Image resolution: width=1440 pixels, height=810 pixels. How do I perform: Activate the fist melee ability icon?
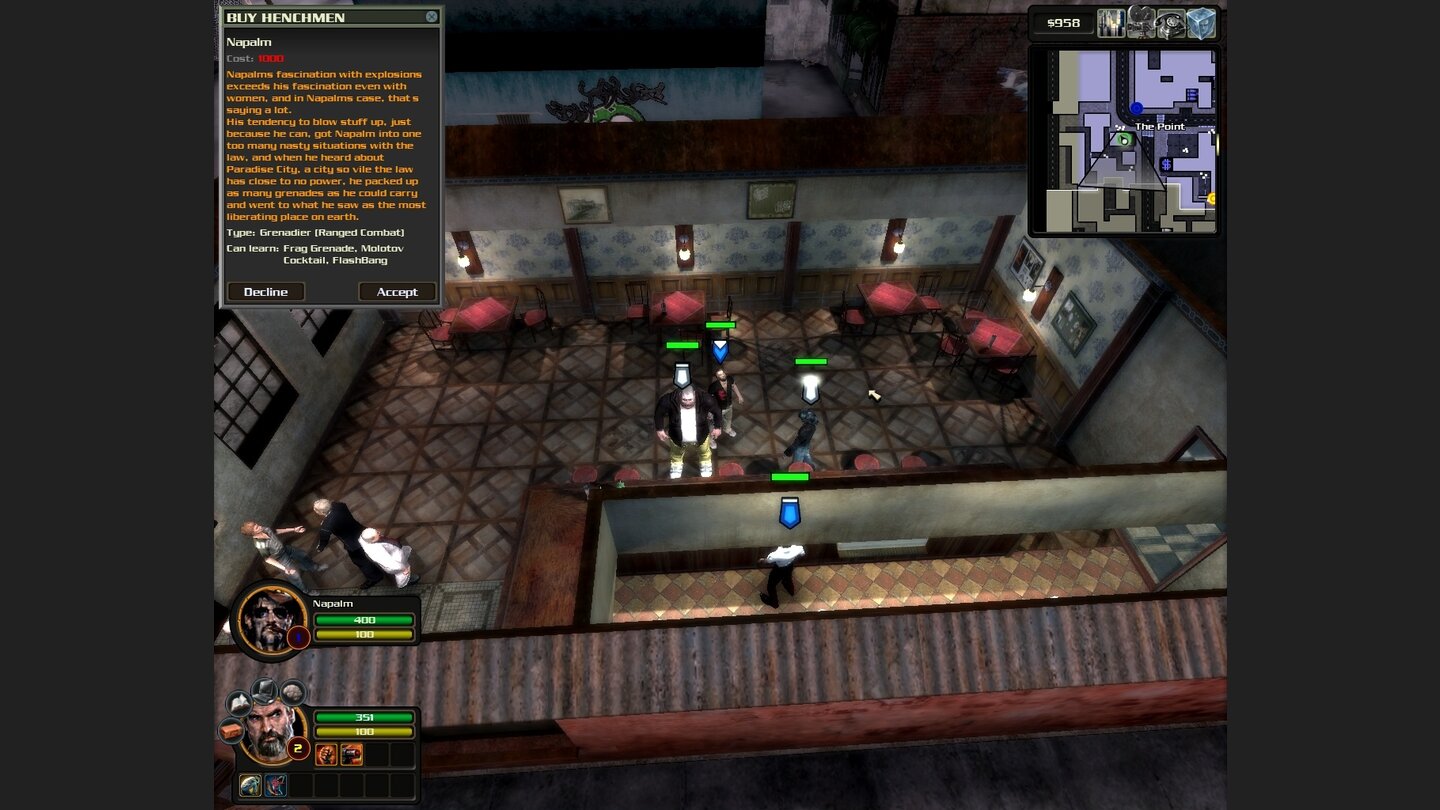325,755
